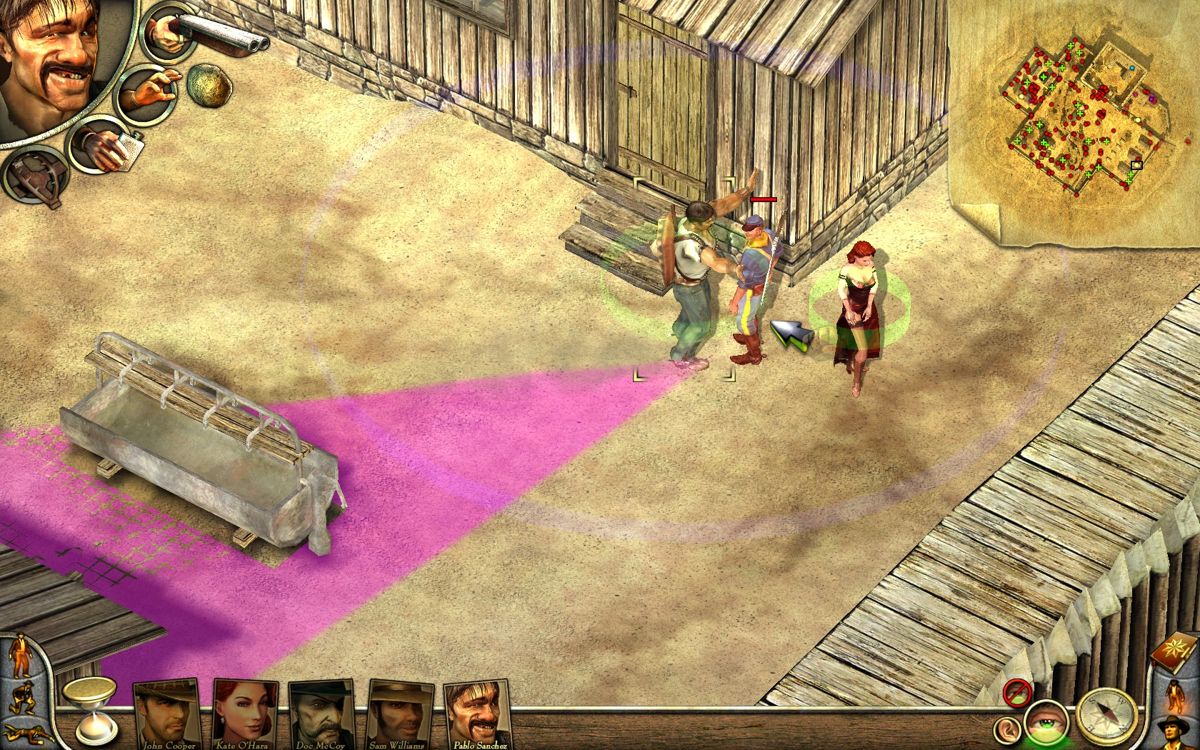The image size is (1200, 750).
Task: Use the hip flask action
Action: pos(100,146)
